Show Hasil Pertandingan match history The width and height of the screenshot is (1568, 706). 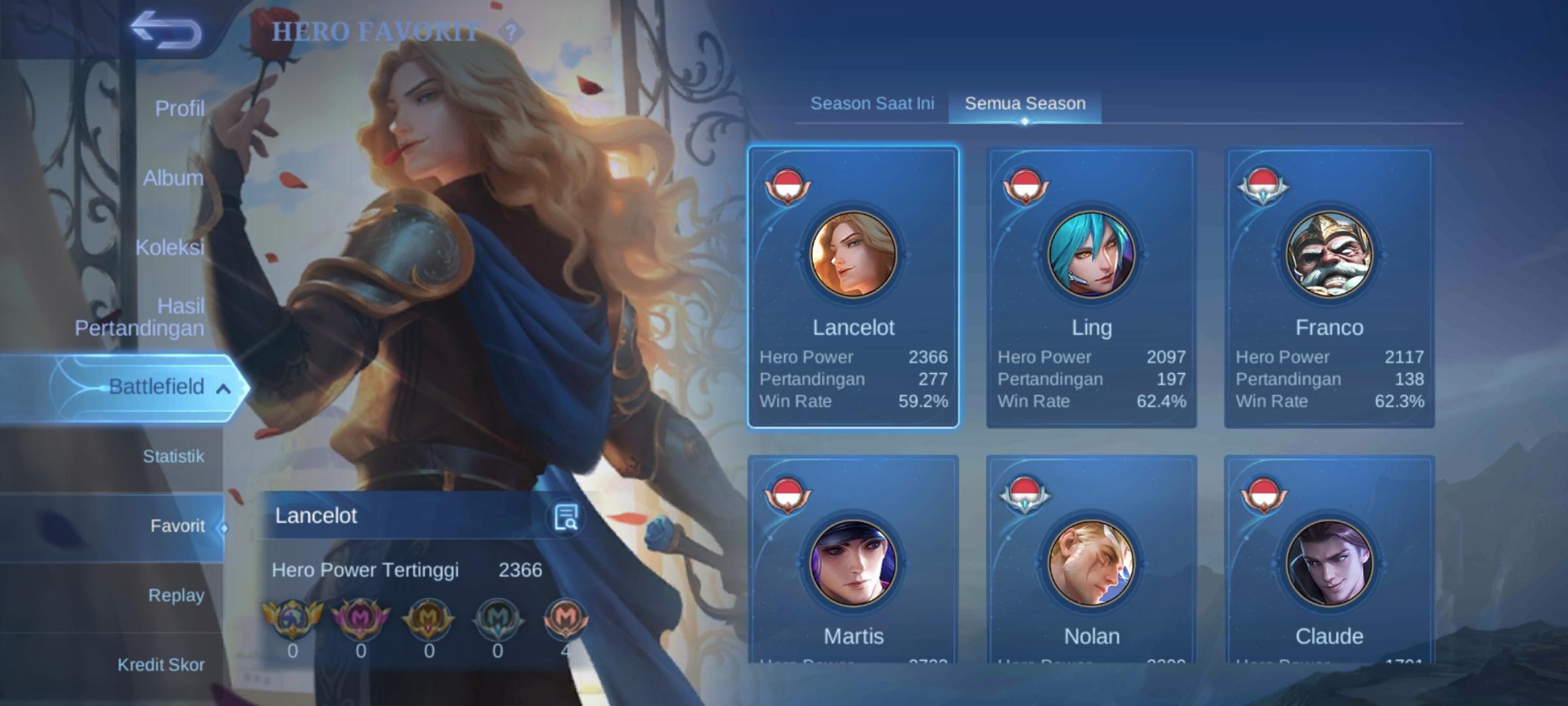(140, 317)
